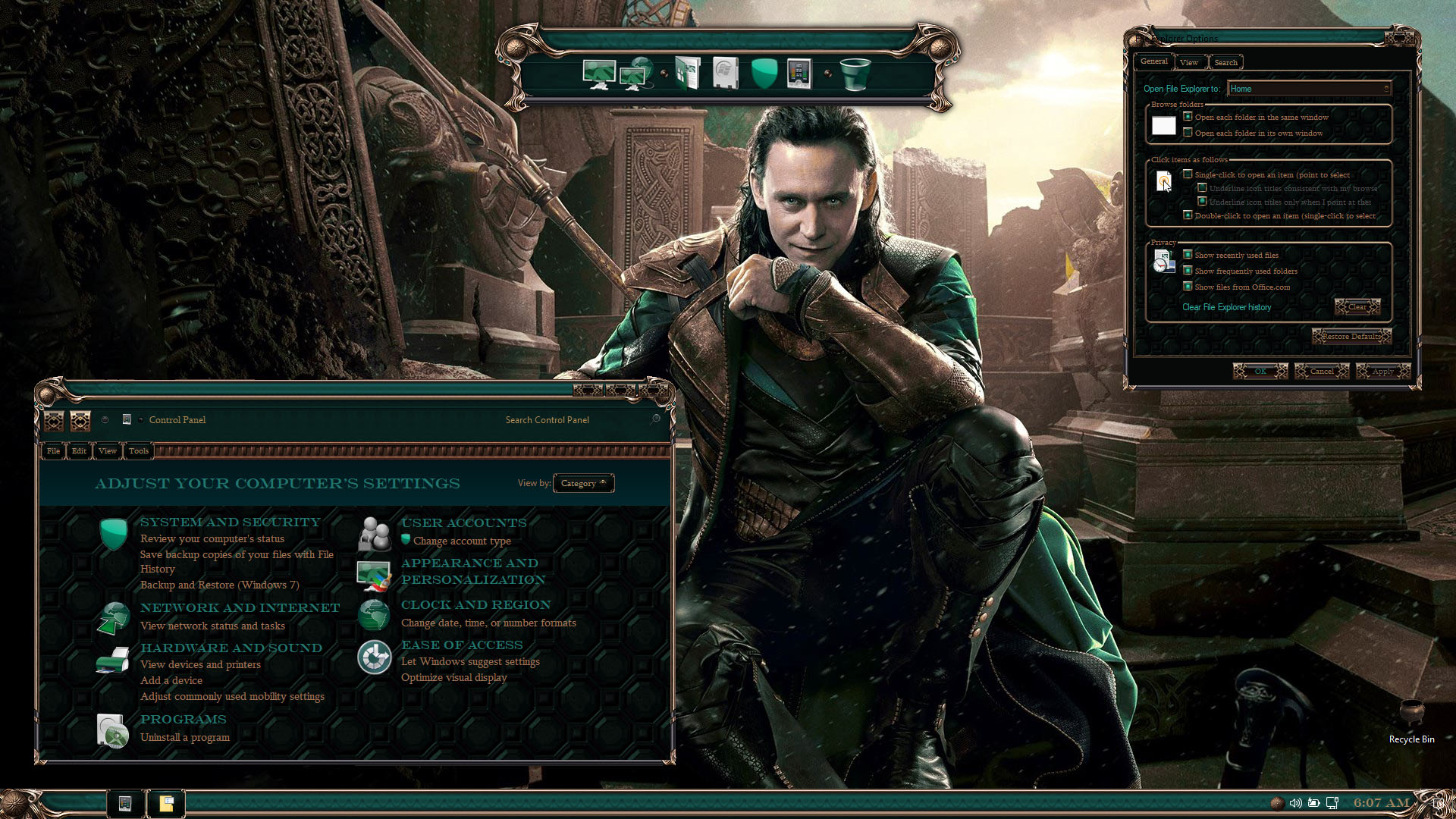
Task: Clear the File Explorer history
Action: [1357, 307]
